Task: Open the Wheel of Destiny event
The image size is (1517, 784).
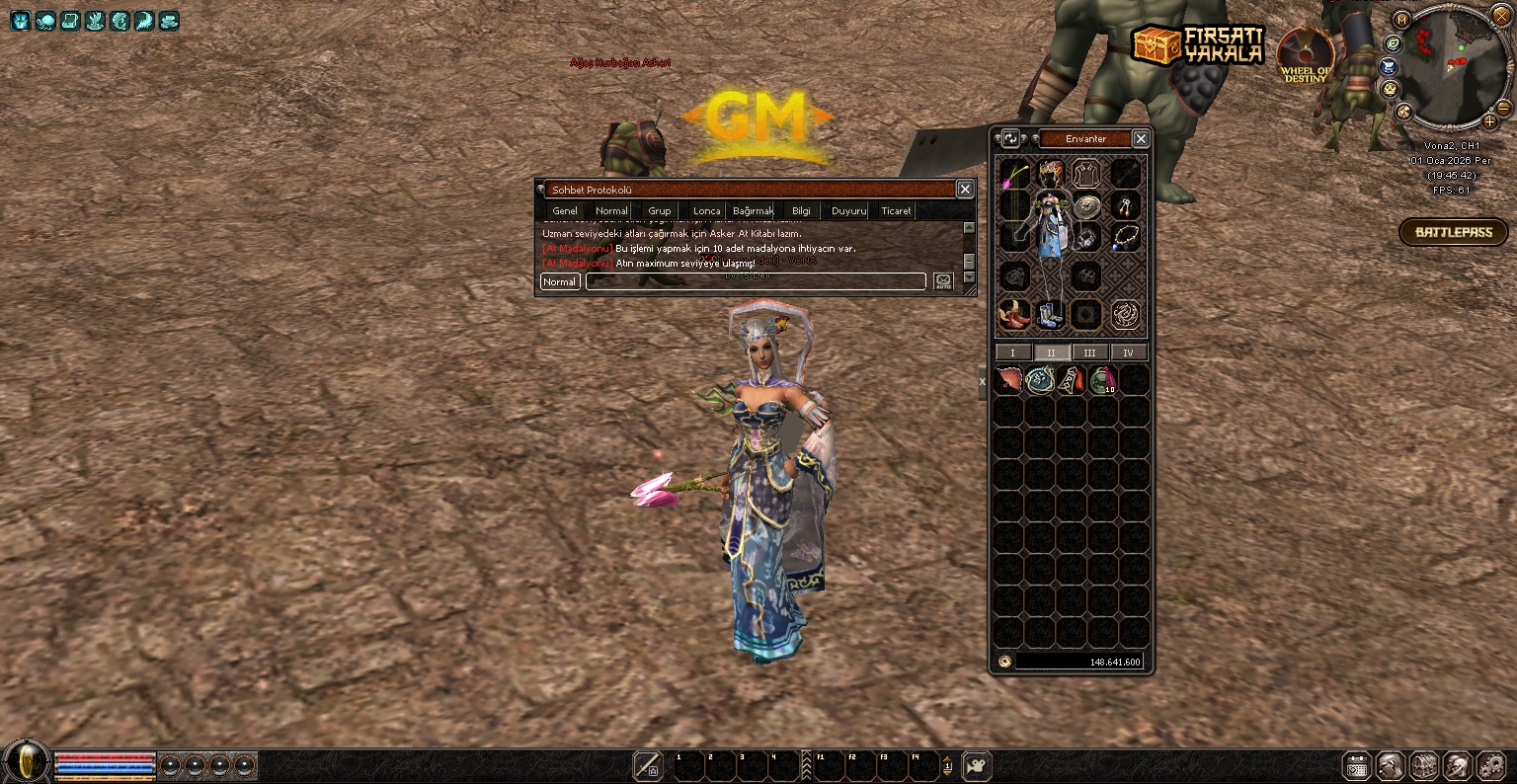Action: click(1306, 55)
